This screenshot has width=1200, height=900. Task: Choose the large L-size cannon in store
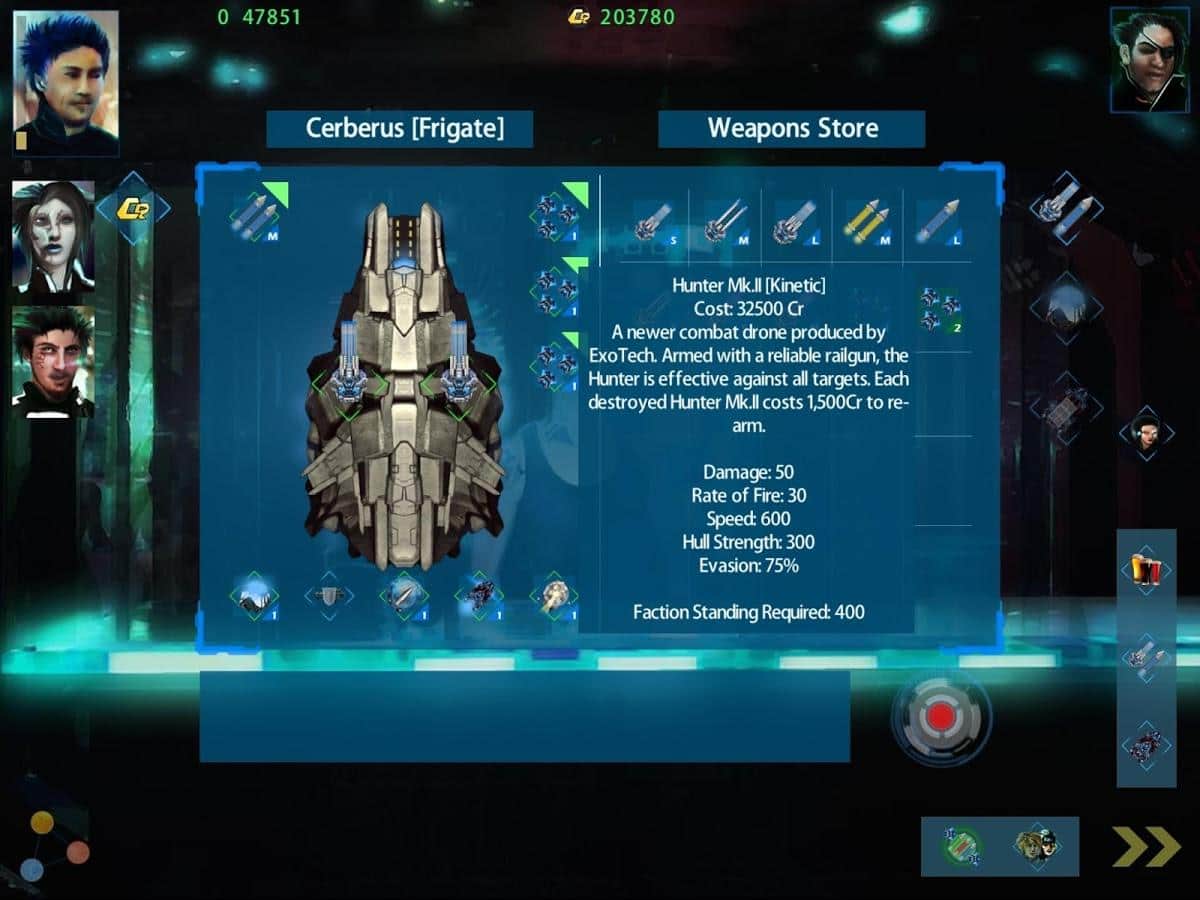coord(795,224)
